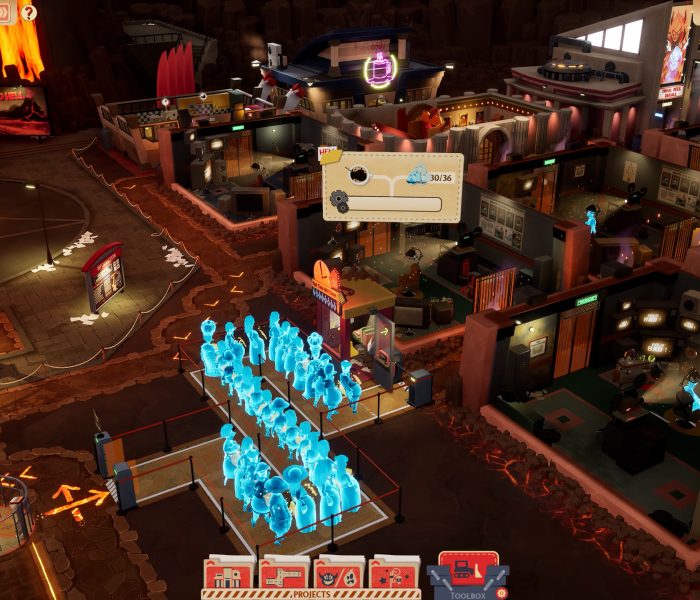The height and width of the screenshot is (600, 700).
Task: Open the buildings project folder
Action: (229, 575)
